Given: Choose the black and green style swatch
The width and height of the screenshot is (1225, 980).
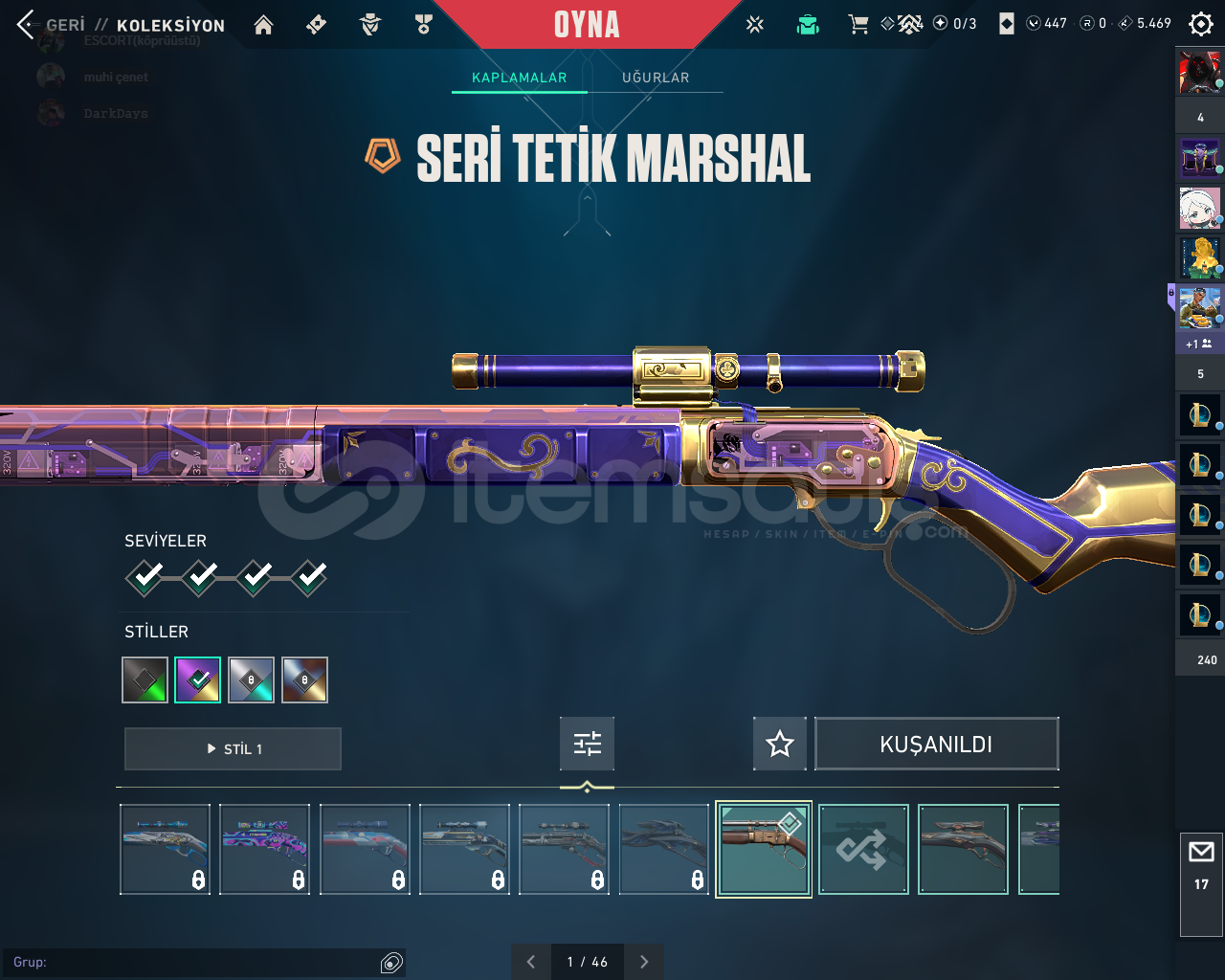Looking at the screenshot, I should click(145, 679).
